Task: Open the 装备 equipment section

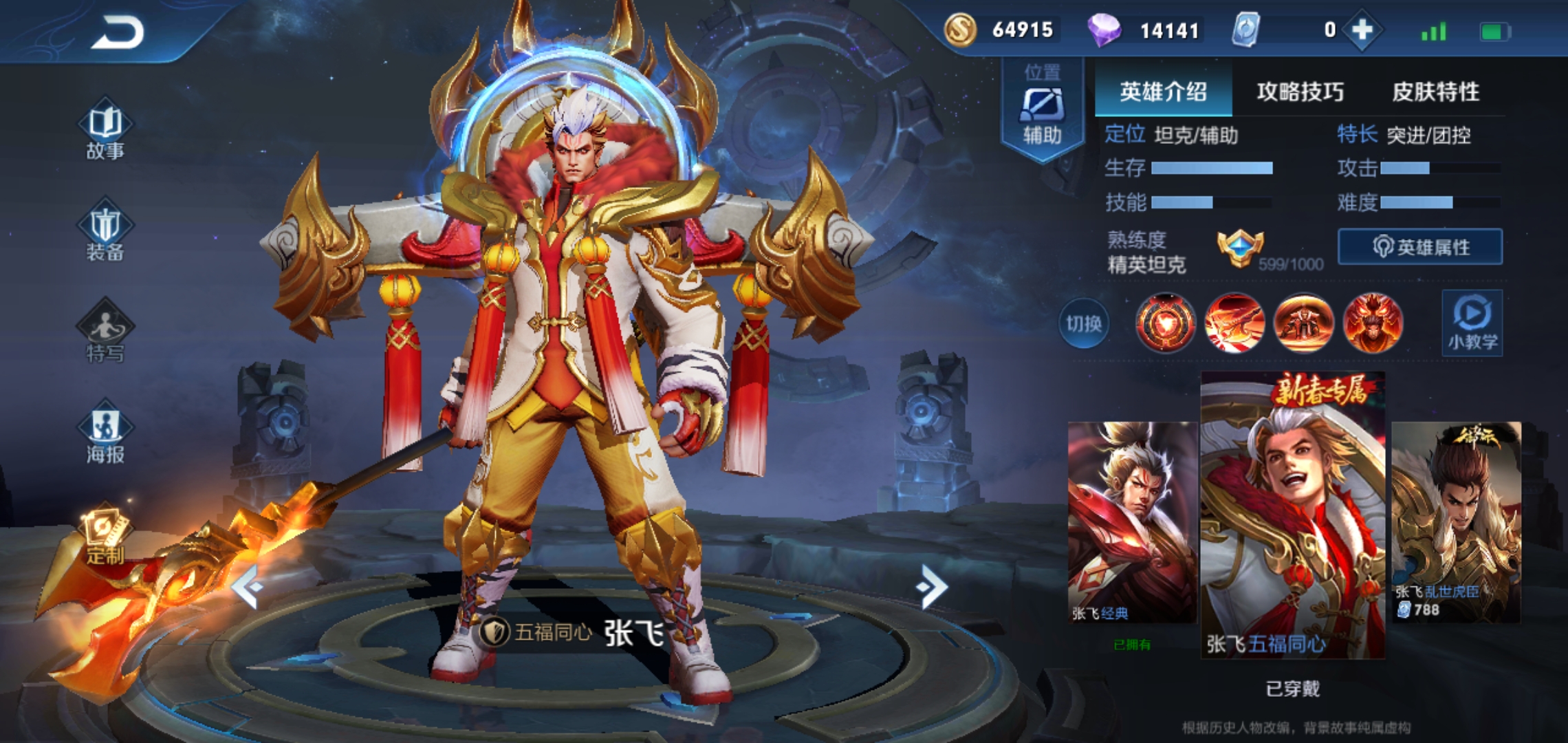Action: coord(105,231)
